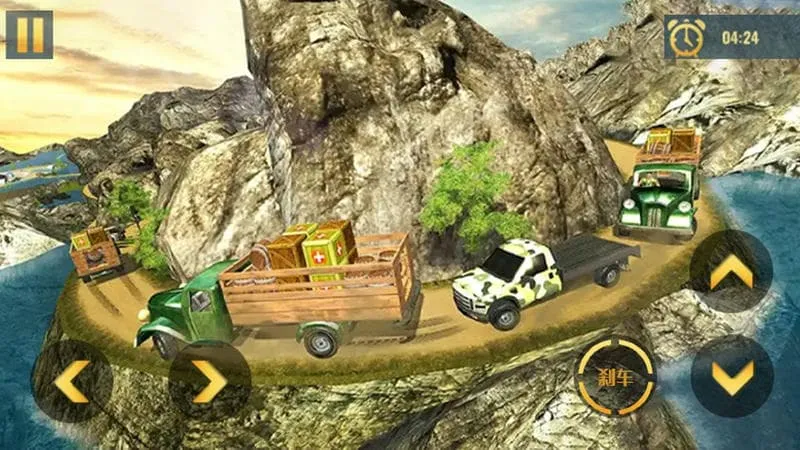Tap the circular 刹车 brake button
This screenshot has width=800, height=450.
click(x=615, y=377)
